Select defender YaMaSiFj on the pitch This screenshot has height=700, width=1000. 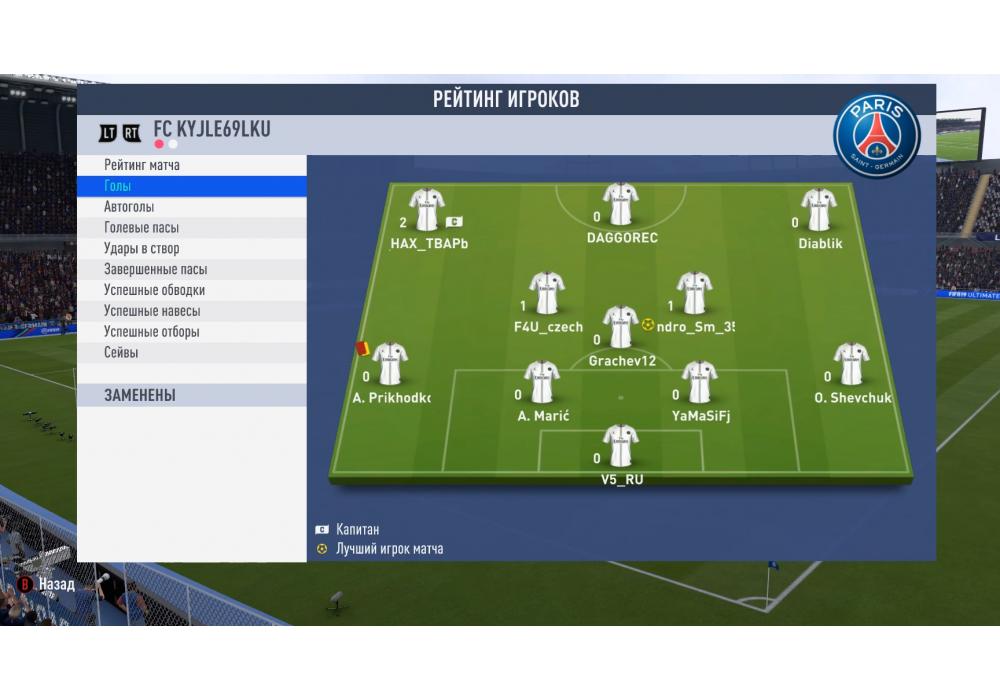(x=700, y=382)
